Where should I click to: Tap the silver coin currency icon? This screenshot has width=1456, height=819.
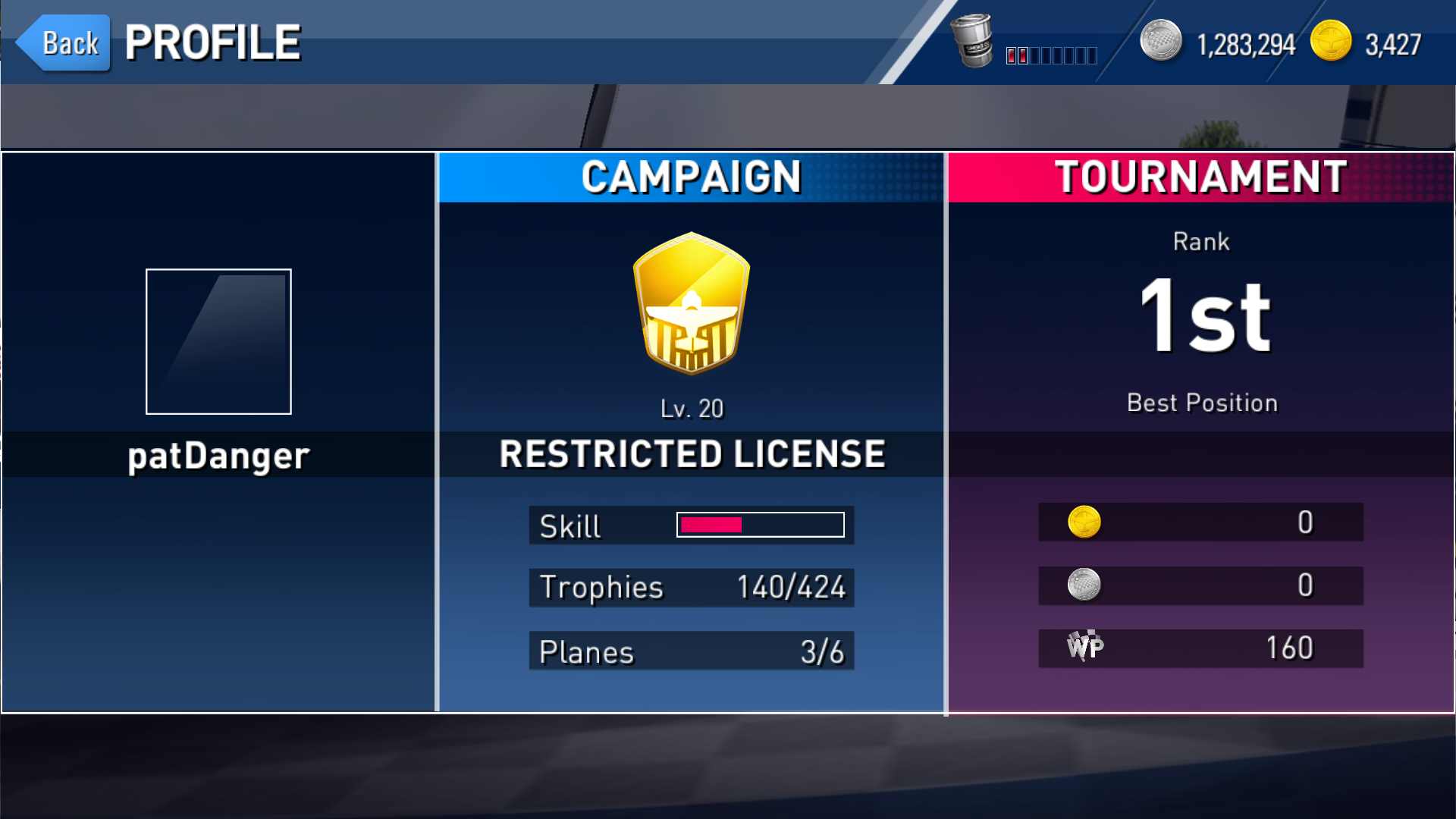coord(1160,41)
